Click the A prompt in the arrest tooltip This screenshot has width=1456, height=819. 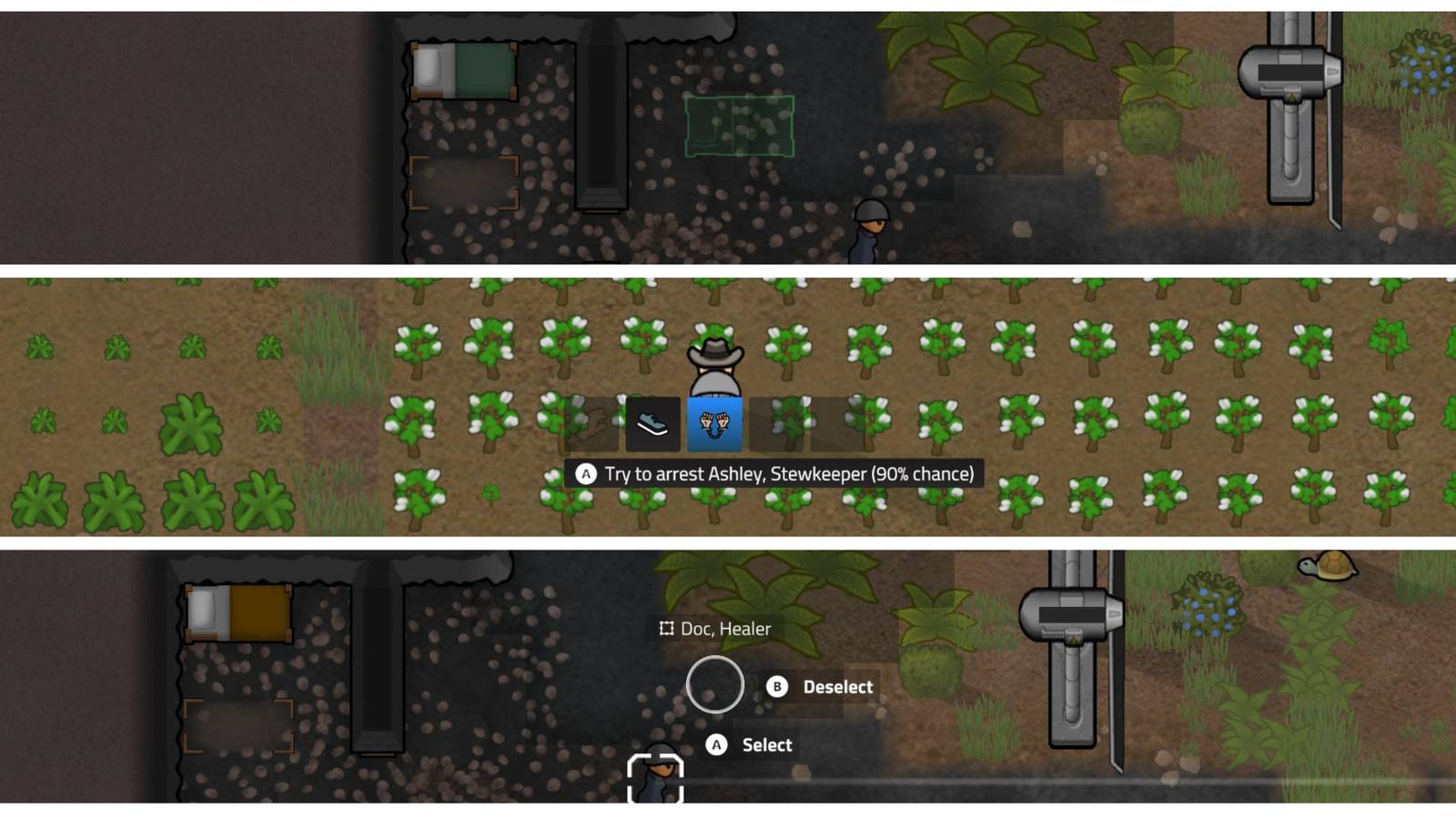pyautogui.click(x=585, y=473)
